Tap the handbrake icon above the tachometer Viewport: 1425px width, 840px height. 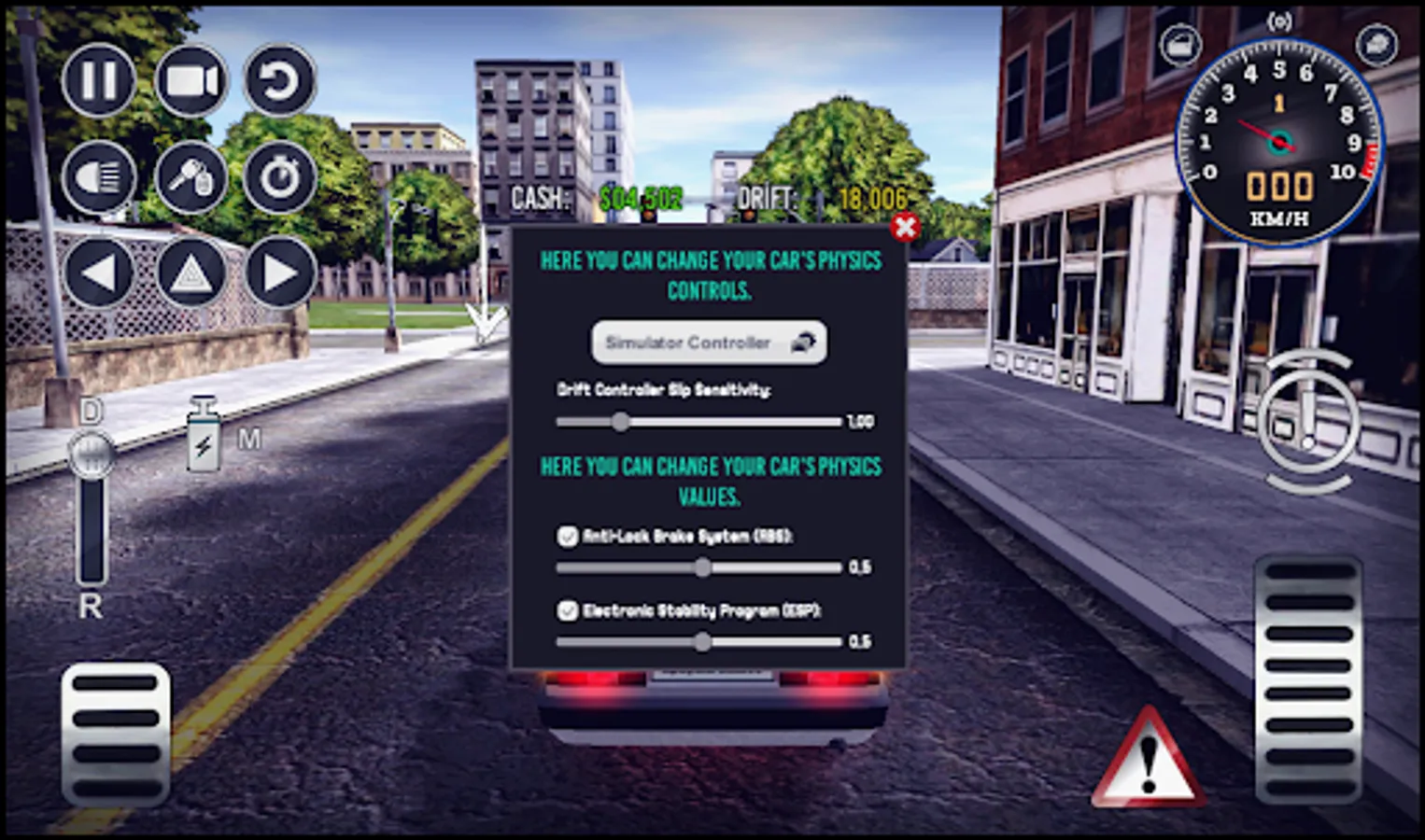point(1278,19)
